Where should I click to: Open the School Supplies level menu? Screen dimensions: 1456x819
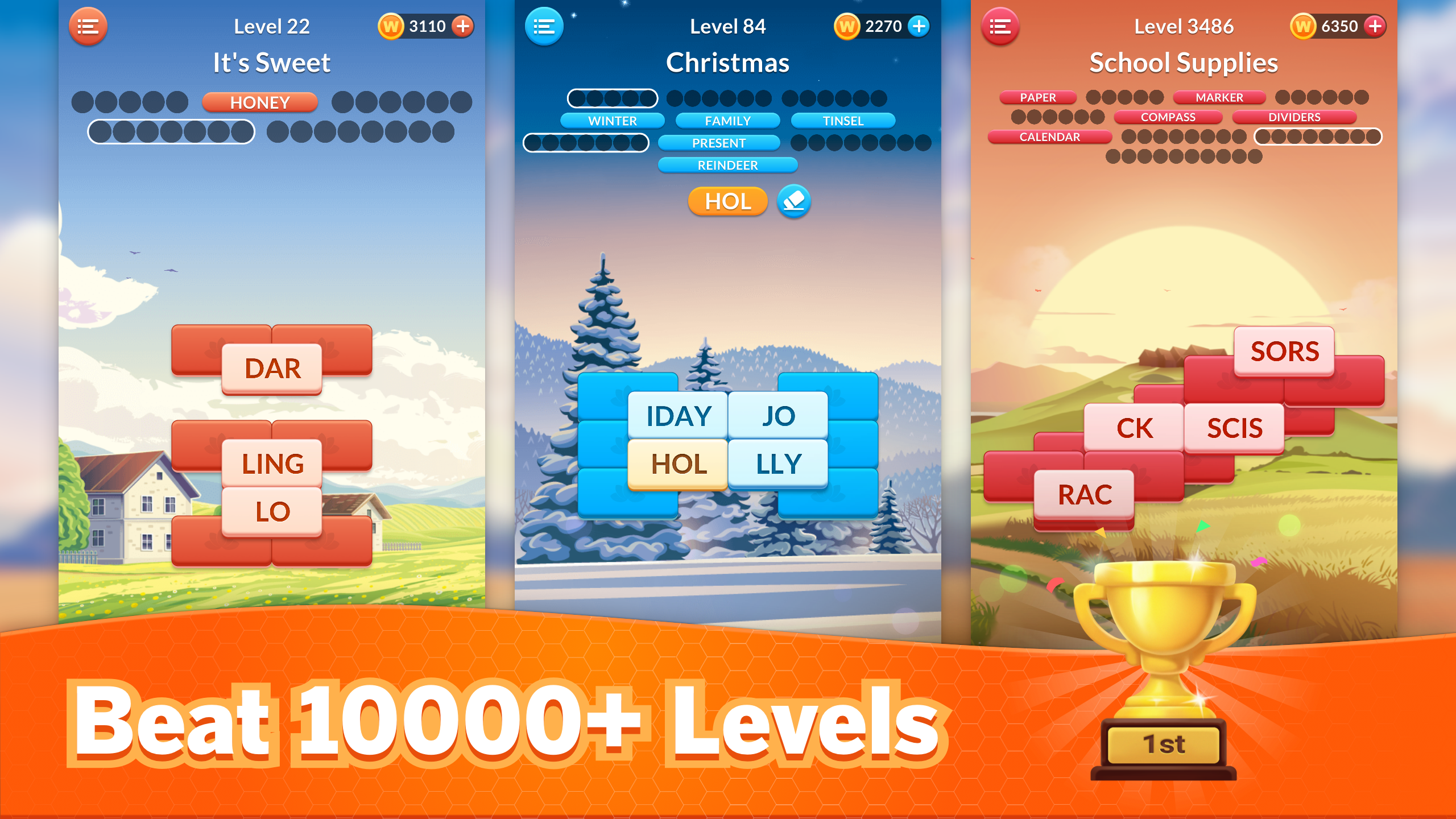click(1000, 26)
